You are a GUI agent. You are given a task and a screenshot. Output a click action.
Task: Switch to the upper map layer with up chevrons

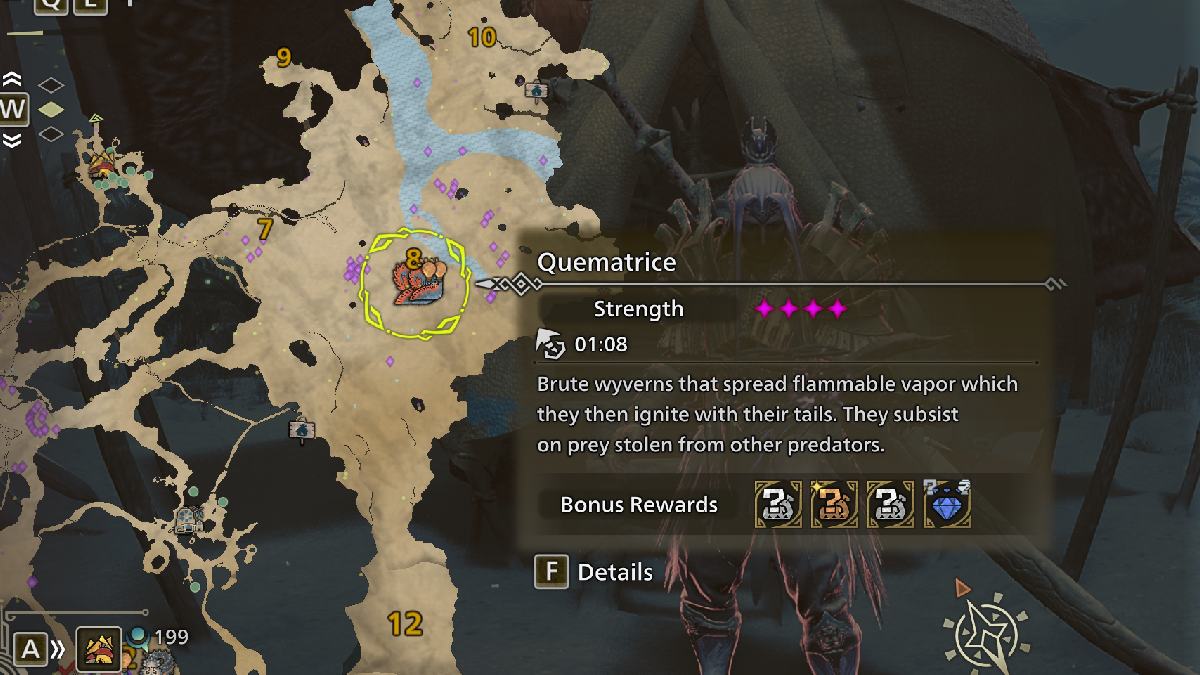click(12, 79)
